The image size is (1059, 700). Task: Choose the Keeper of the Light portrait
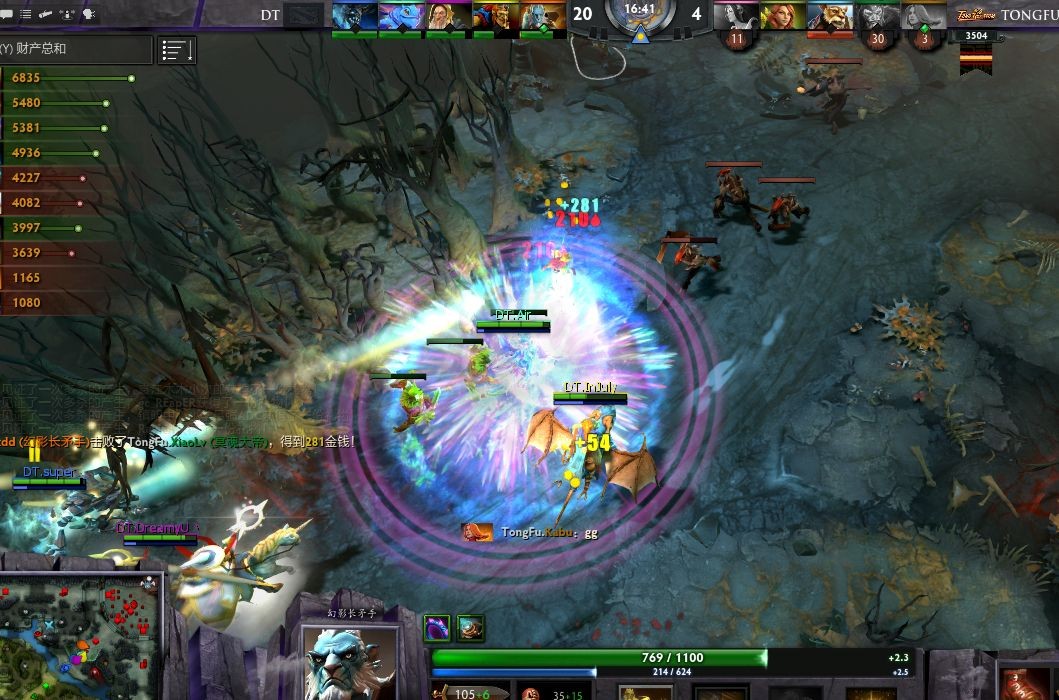pos(448,16)
